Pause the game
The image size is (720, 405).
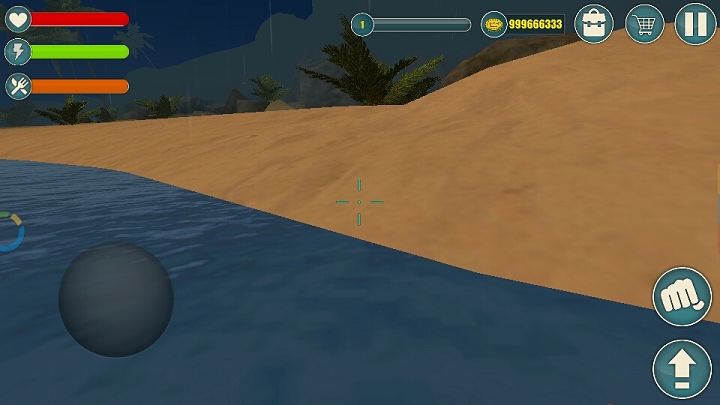click(x=694, y=24)
